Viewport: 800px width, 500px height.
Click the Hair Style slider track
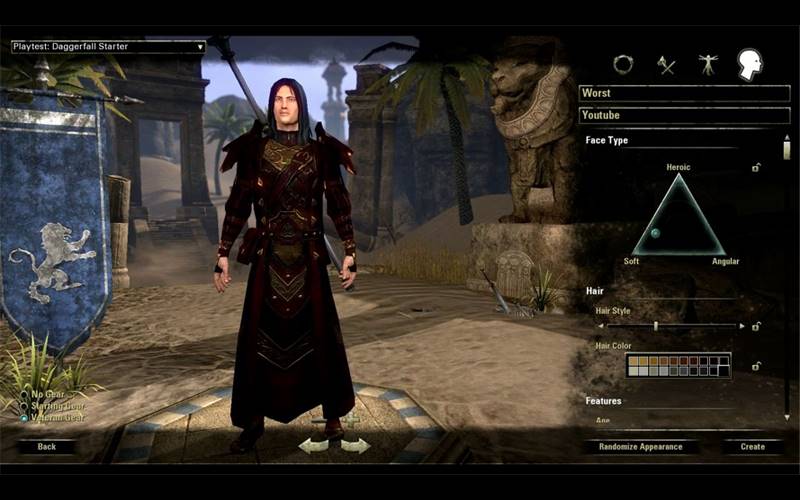point(672,326)
